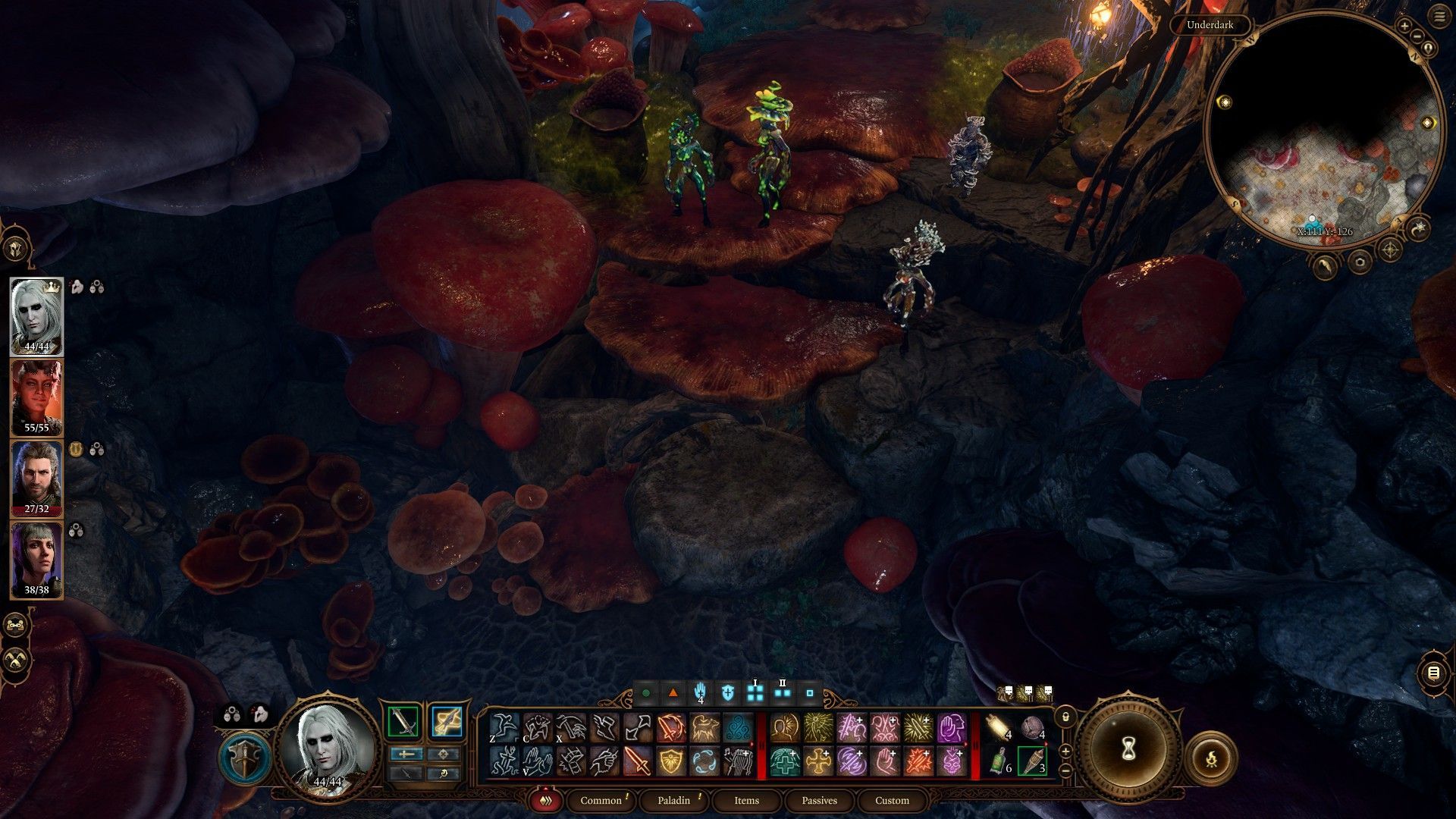Open the campfire rest button
Viewport: 1456px width, 819px height.
pyautogui.click(x=1211, y=758)
